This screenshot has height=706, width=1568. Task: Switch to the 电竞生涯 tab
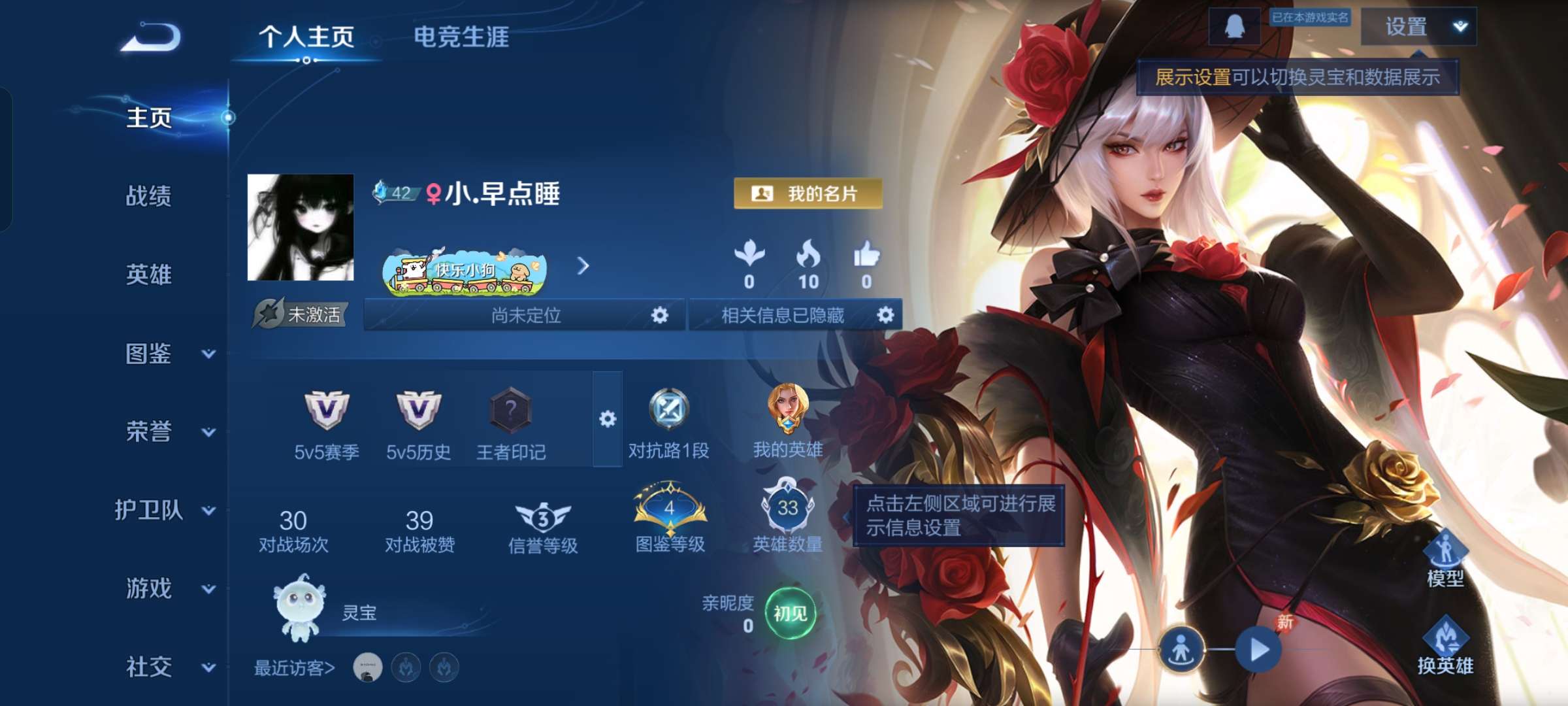462,37
